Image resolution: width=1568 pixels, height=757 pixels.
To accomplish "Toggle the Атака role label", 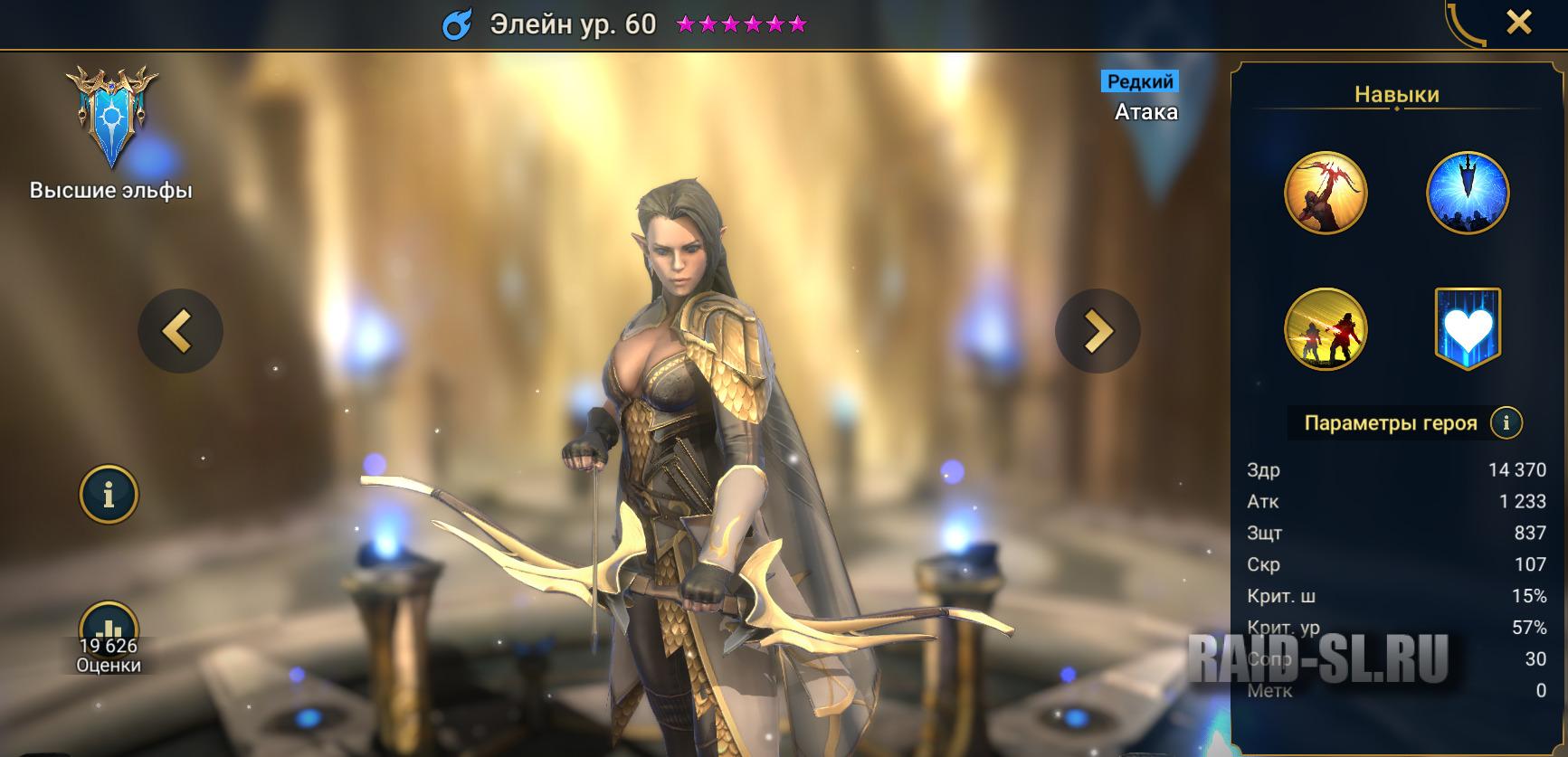I will click(1147, 112).
